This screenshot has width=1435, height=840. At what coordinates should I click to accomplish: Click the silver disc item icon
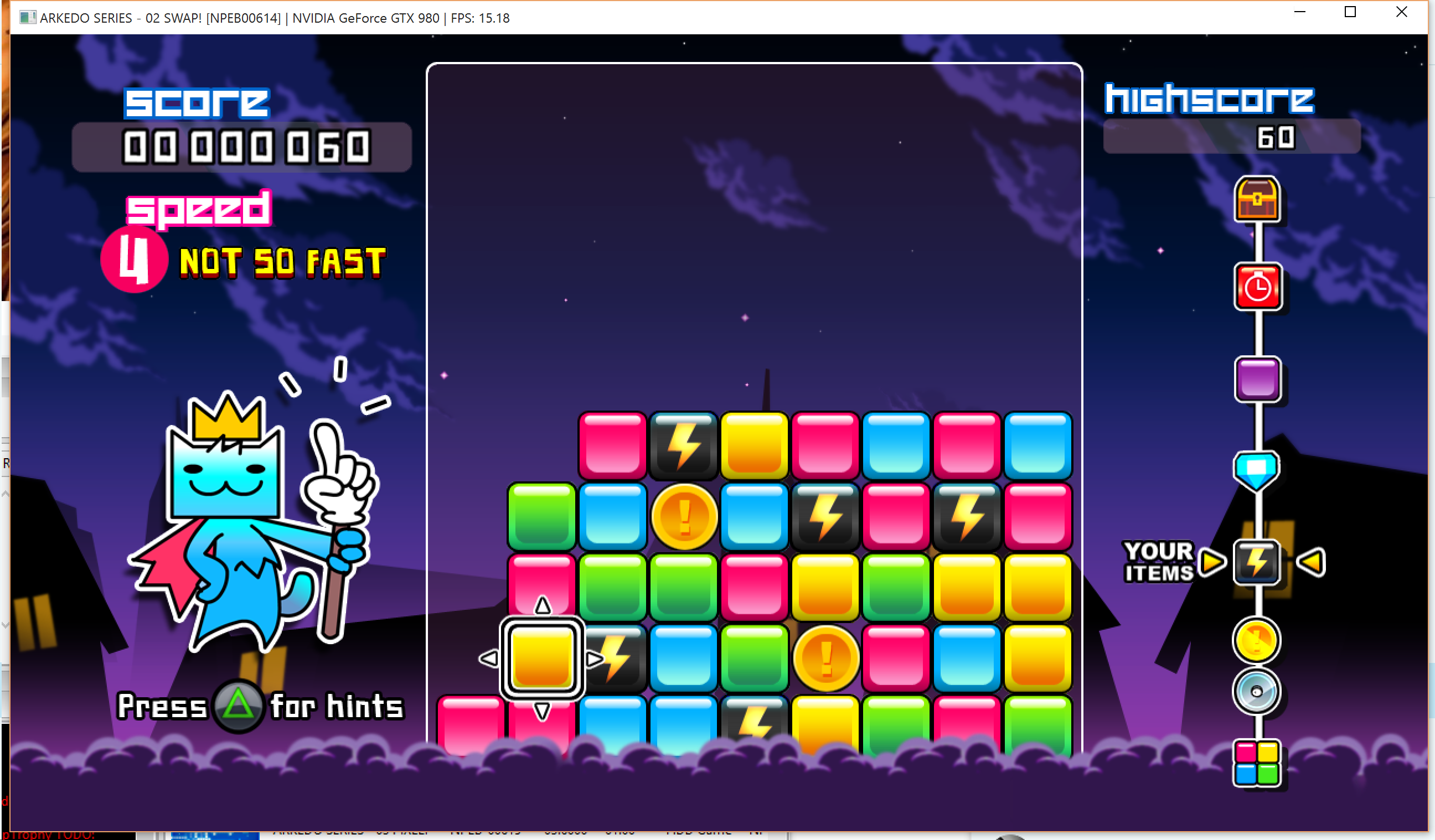(x=1256, y=692)
